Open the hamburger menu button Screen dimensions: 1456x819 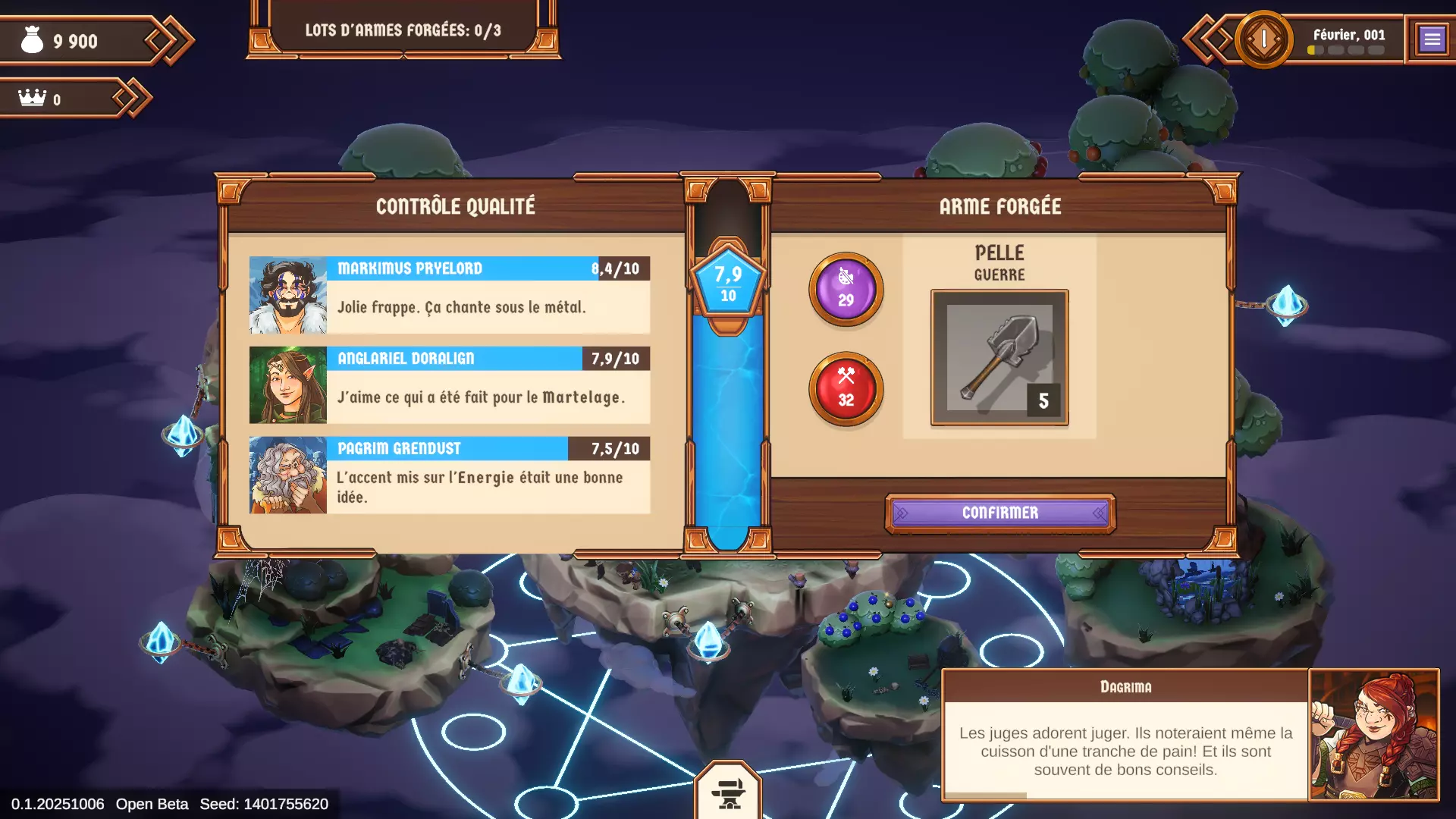pyautogui.click(x=1432, y=39)
